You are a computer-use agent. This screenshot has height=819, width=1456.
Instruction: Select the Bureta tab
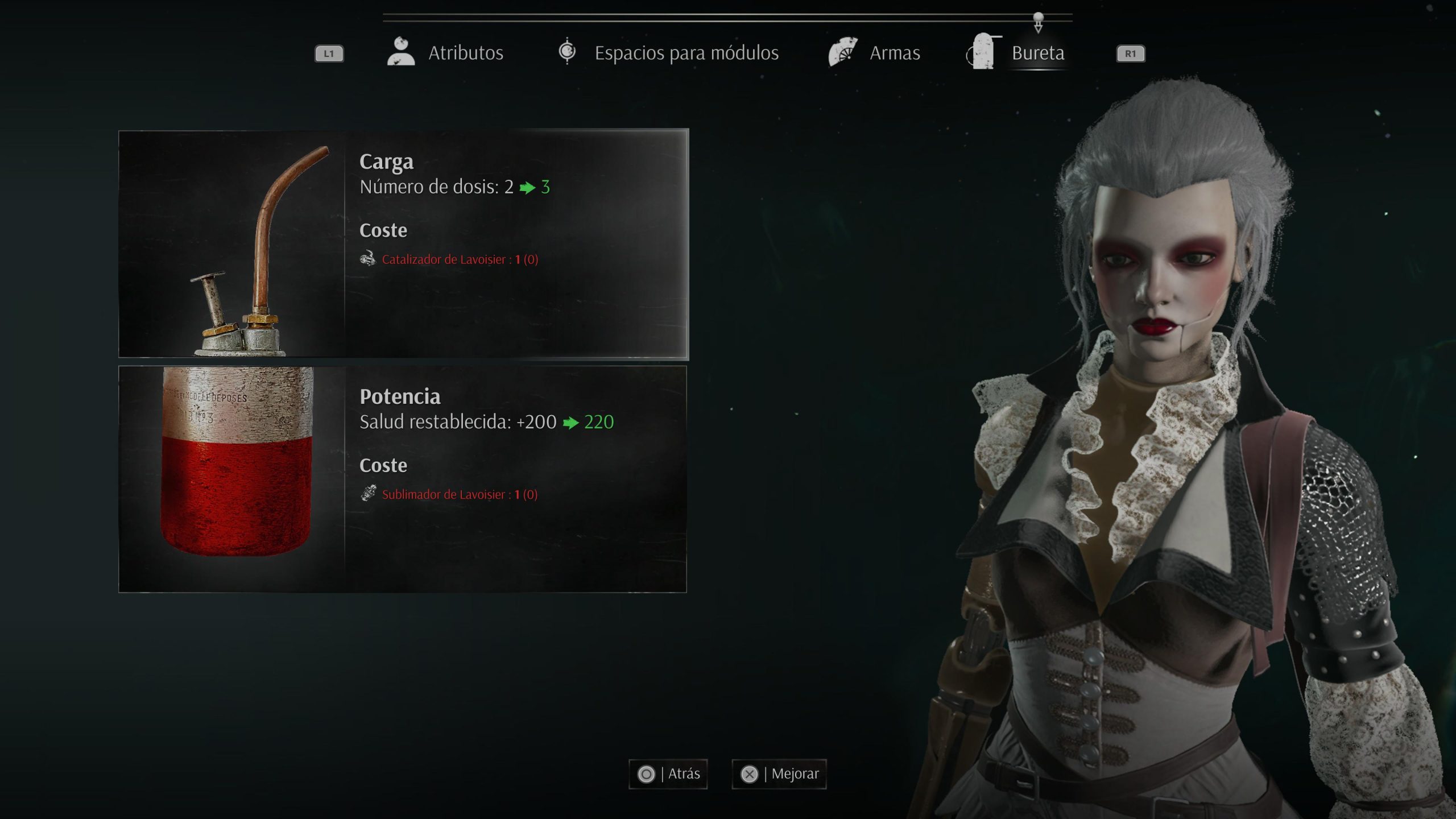[x=1017, y=53]
